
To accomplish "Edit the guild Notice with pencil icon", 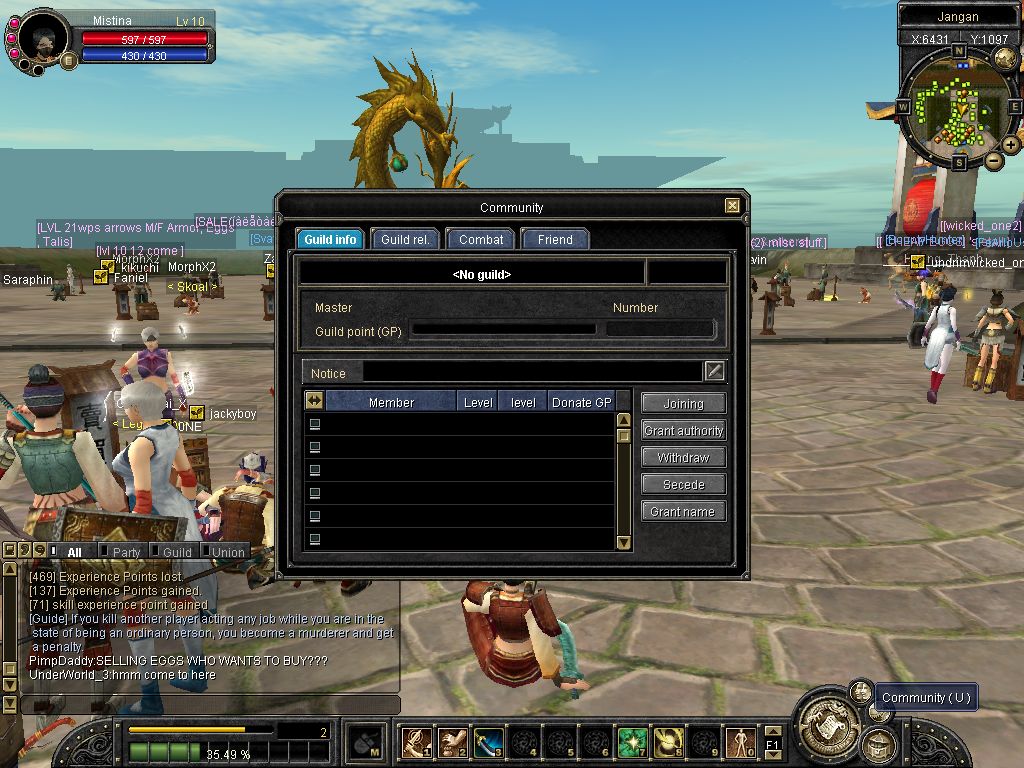I will click(x=714, y=372).
